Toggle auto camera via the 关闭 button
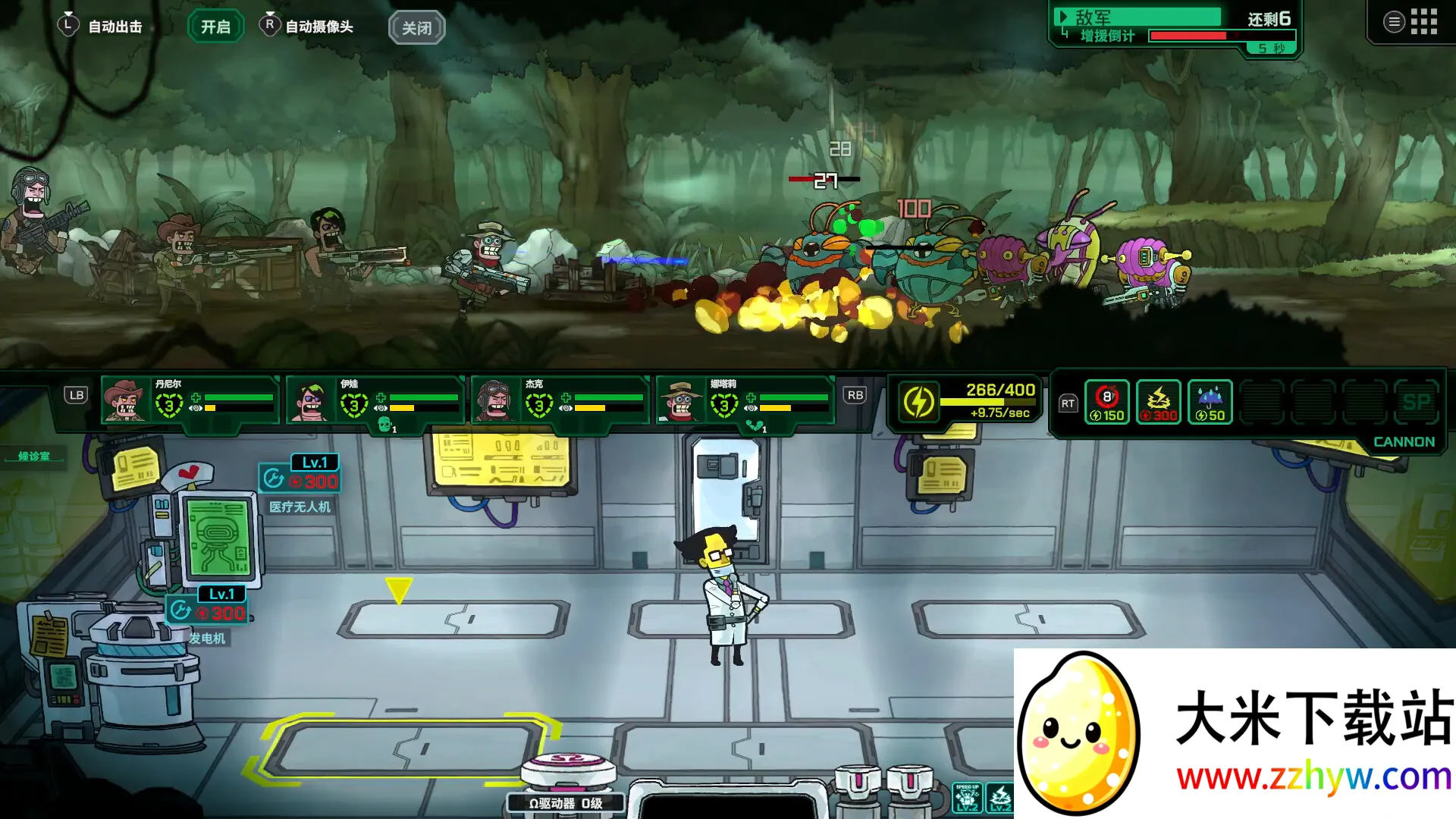The width and height of the screenshot is (1456, 819). point(416,28)
